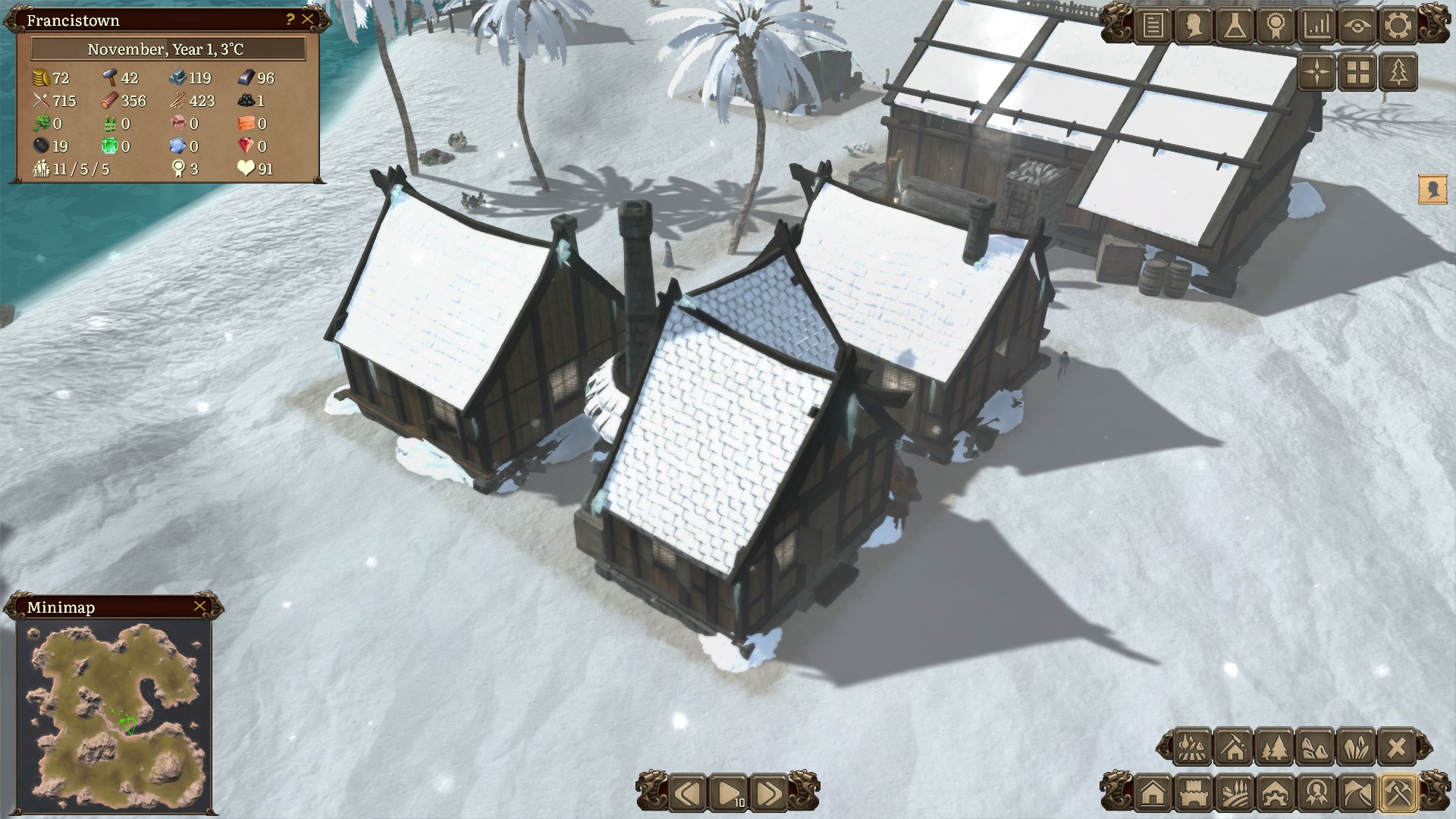Open the award ribbon achievements panel
The height and width of the screenshot is (819, 1456).
tap(1276, 26)
